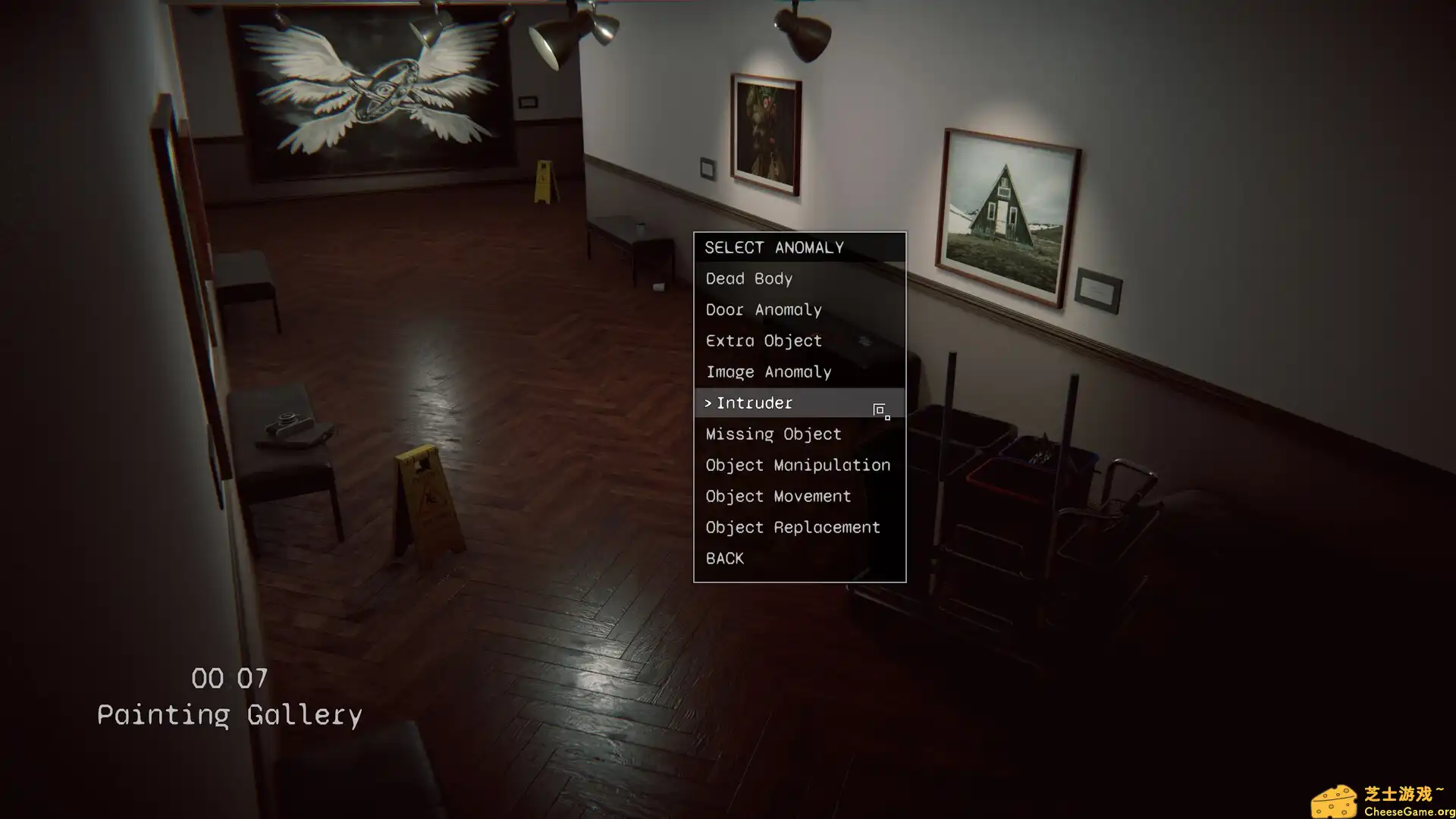Select the Dead Body anomaly option
Image resolution: width=1456 pixels, height=819 pixels.
(748, 278)
